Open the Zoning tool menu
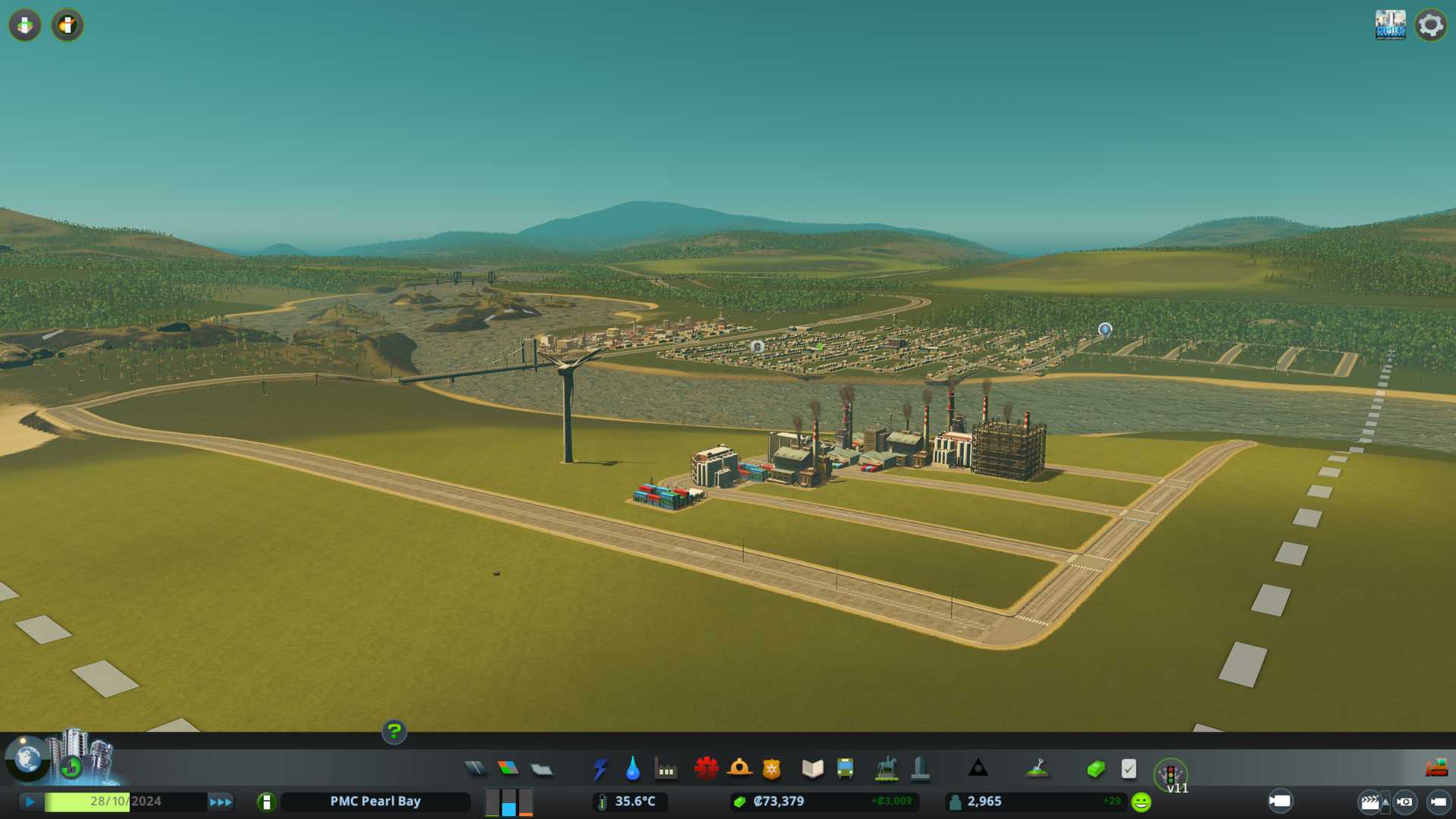The image size is (1456, 819). click(508, 769)
